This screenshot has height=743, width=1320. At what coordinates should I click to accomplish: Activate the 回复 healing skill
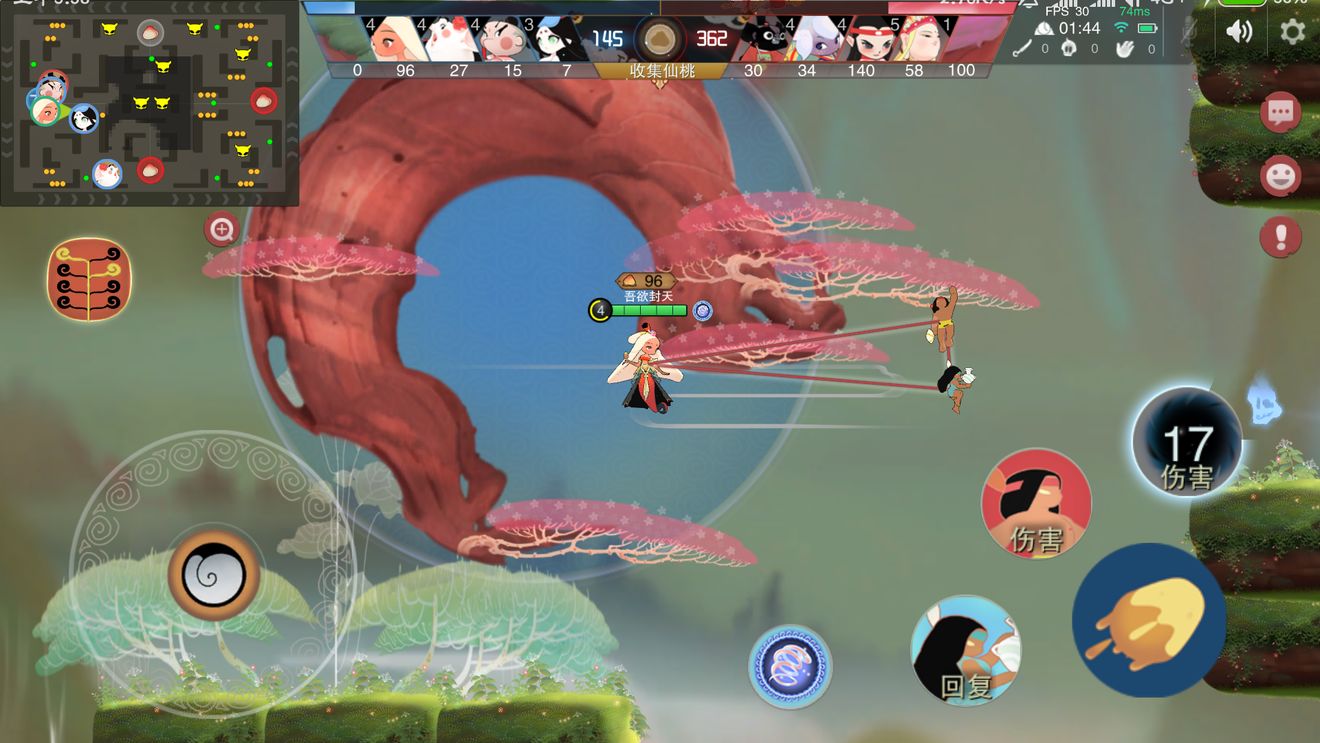pos(965,651)
